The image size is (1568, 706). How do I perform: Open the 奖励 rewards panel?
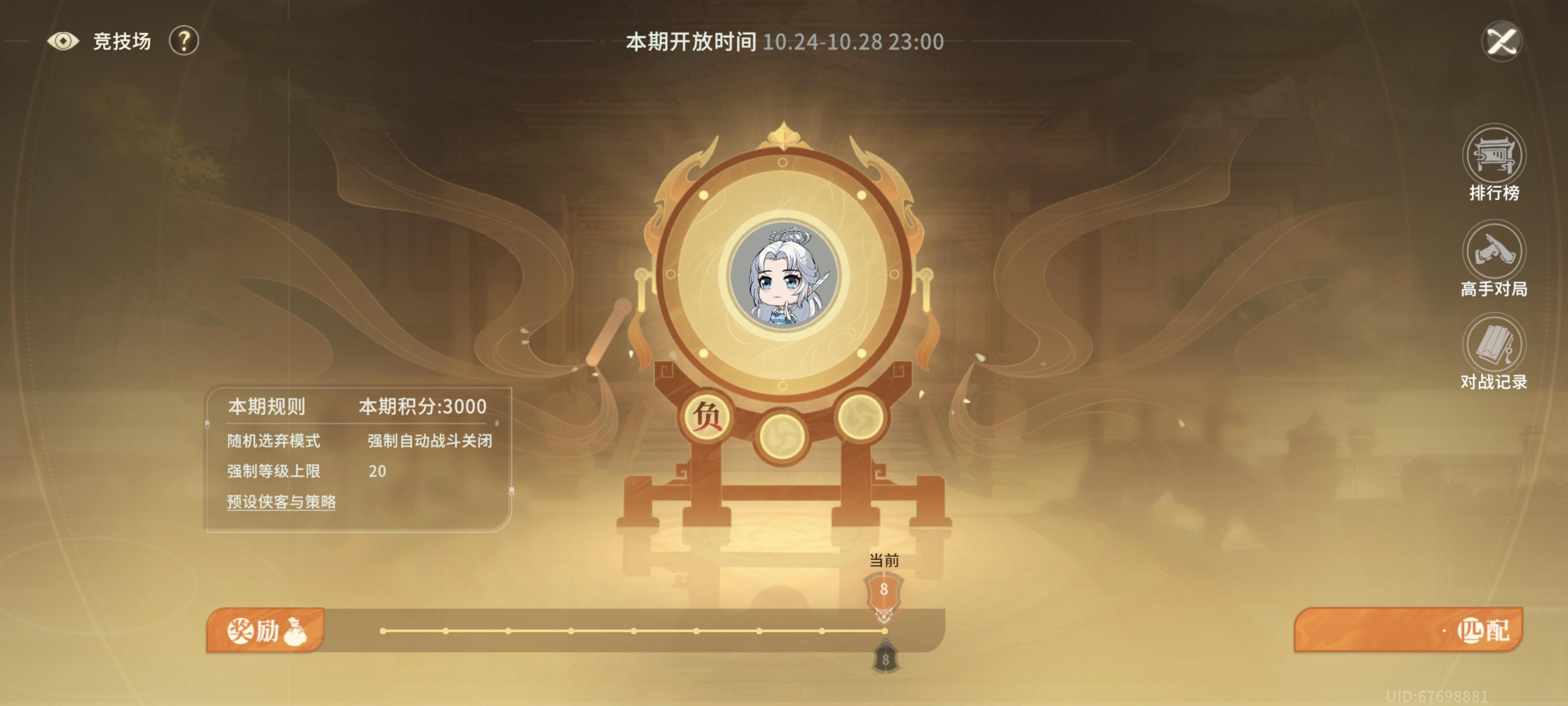tap(262, 631)
